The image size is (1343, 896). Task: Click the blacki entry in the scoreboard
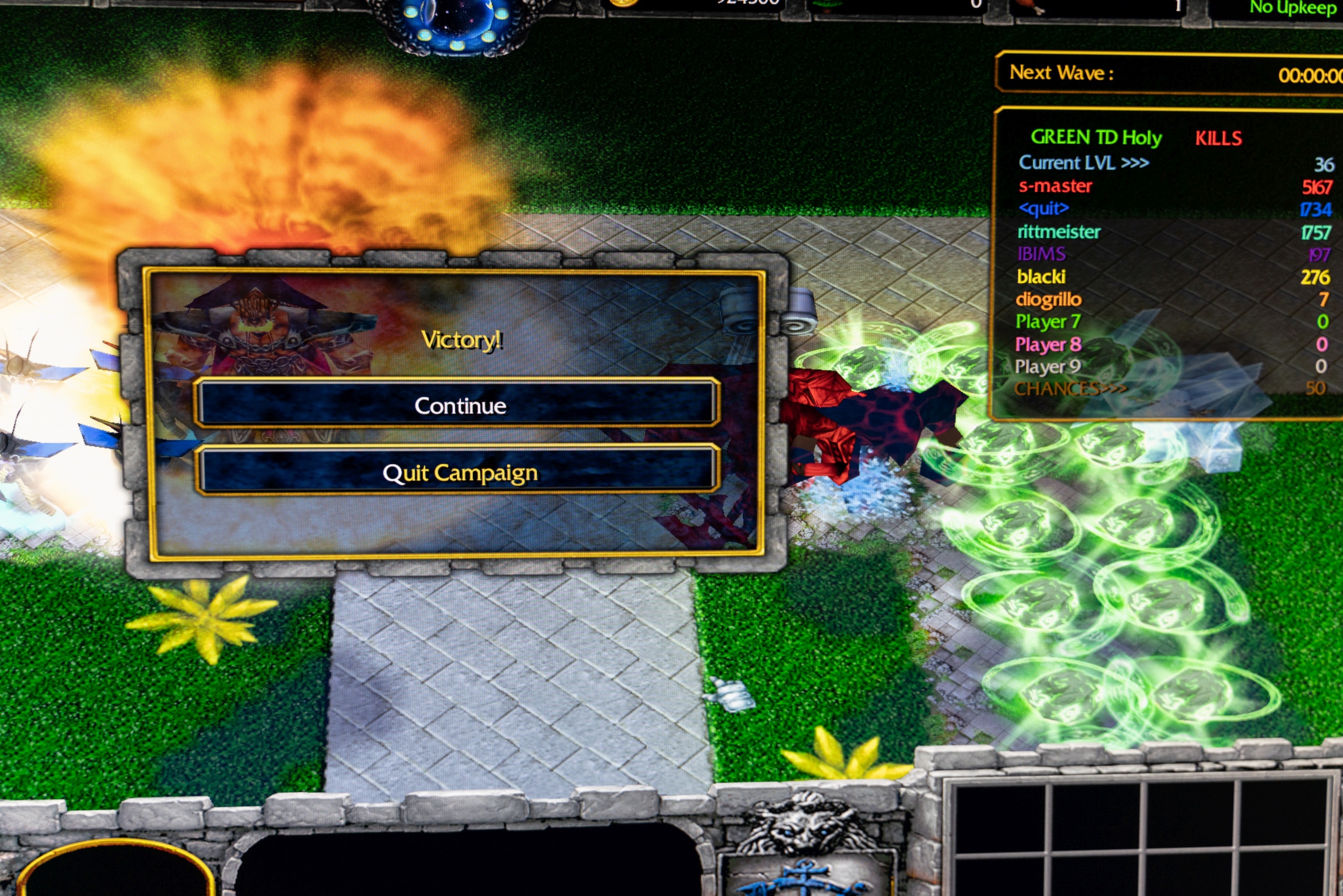[1041, 277]
